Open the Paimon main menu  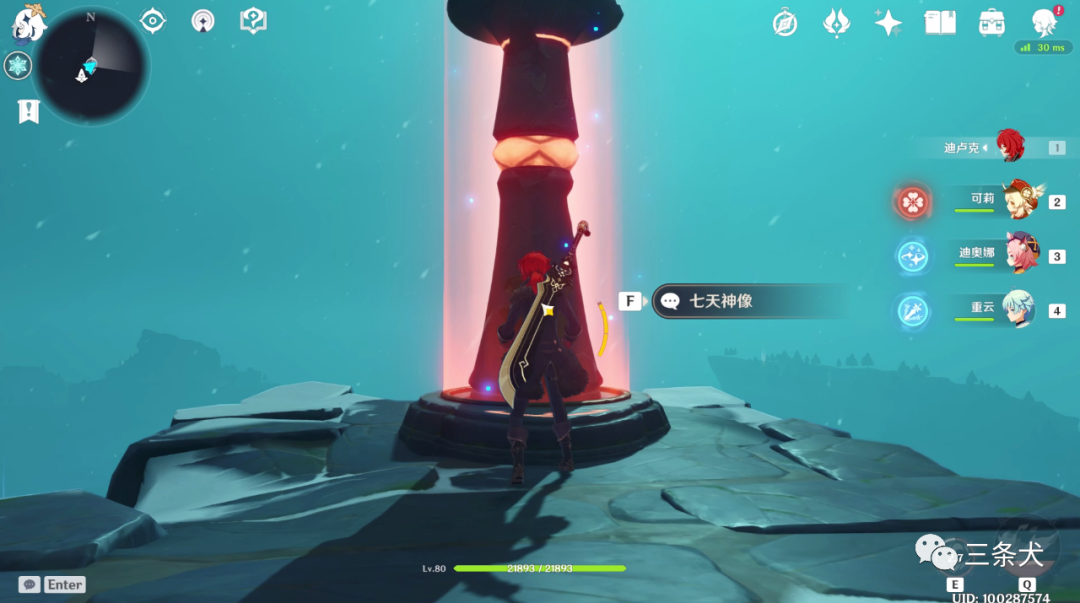(28, 20)
